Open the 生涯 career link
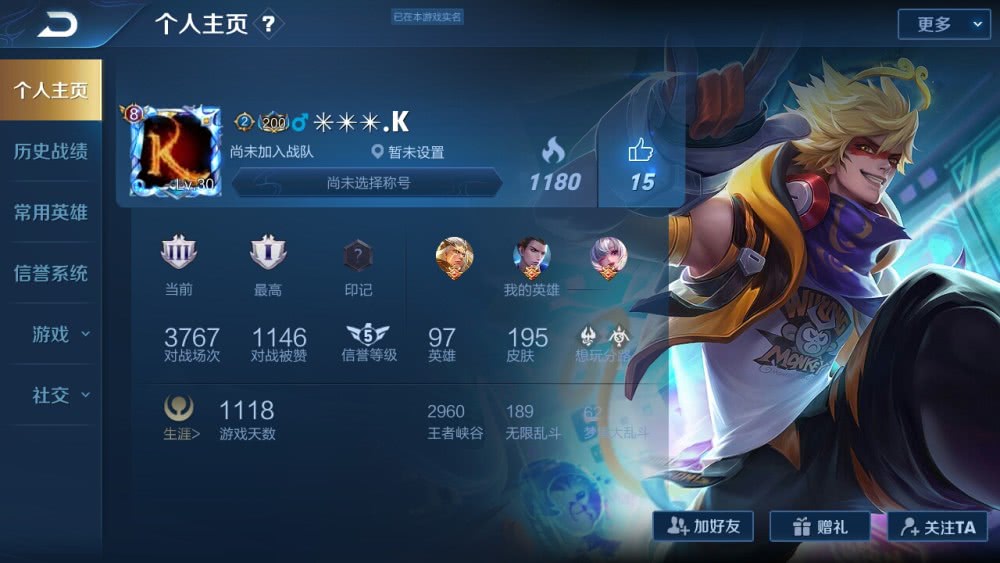Image resolution: width=1000 pixels, height=563 pixels. (181, 420)
